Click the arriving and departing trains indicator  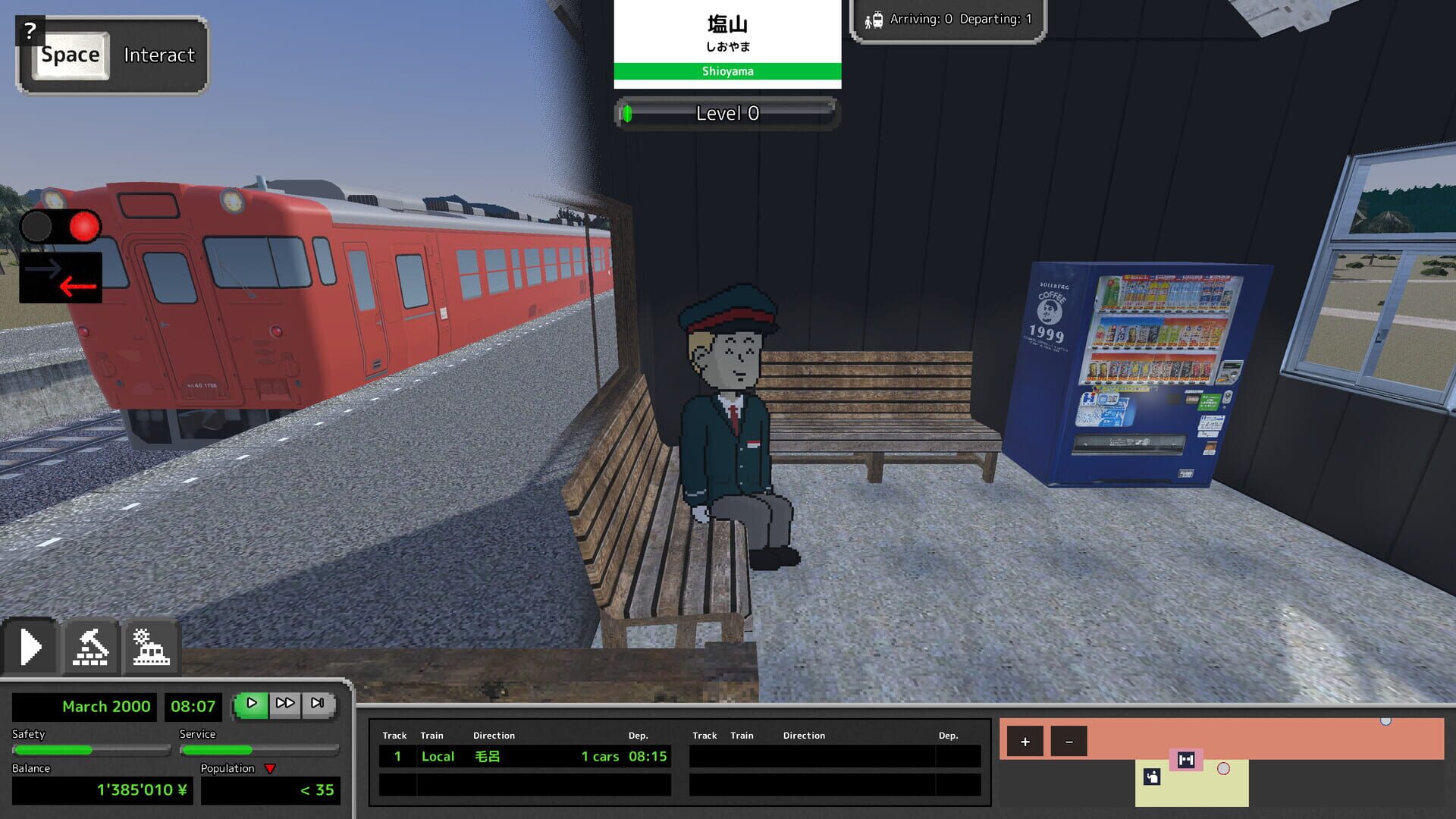coord(949,20)
